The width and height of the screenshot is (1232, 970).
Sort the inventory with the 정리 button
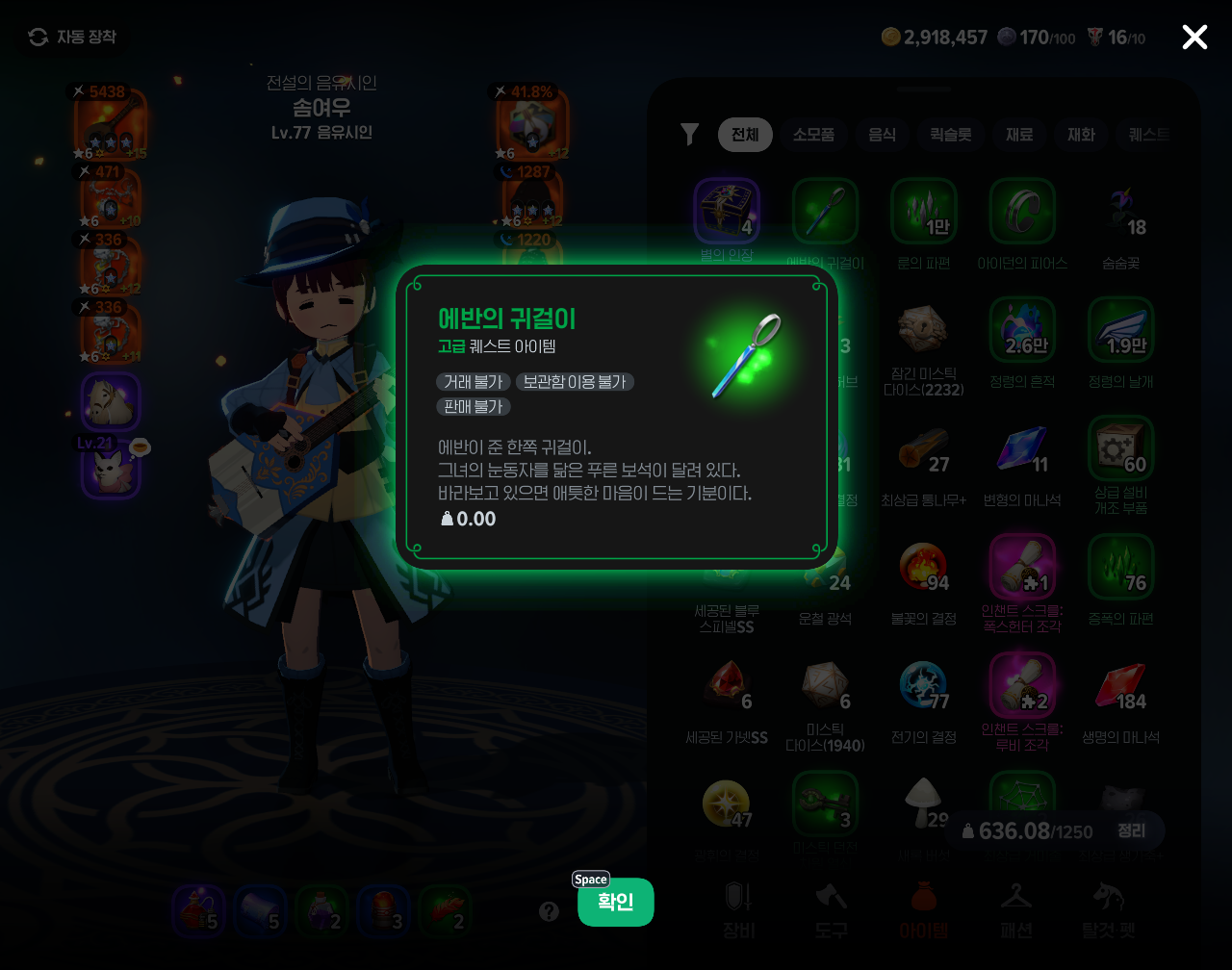[x=1131, y=830]
